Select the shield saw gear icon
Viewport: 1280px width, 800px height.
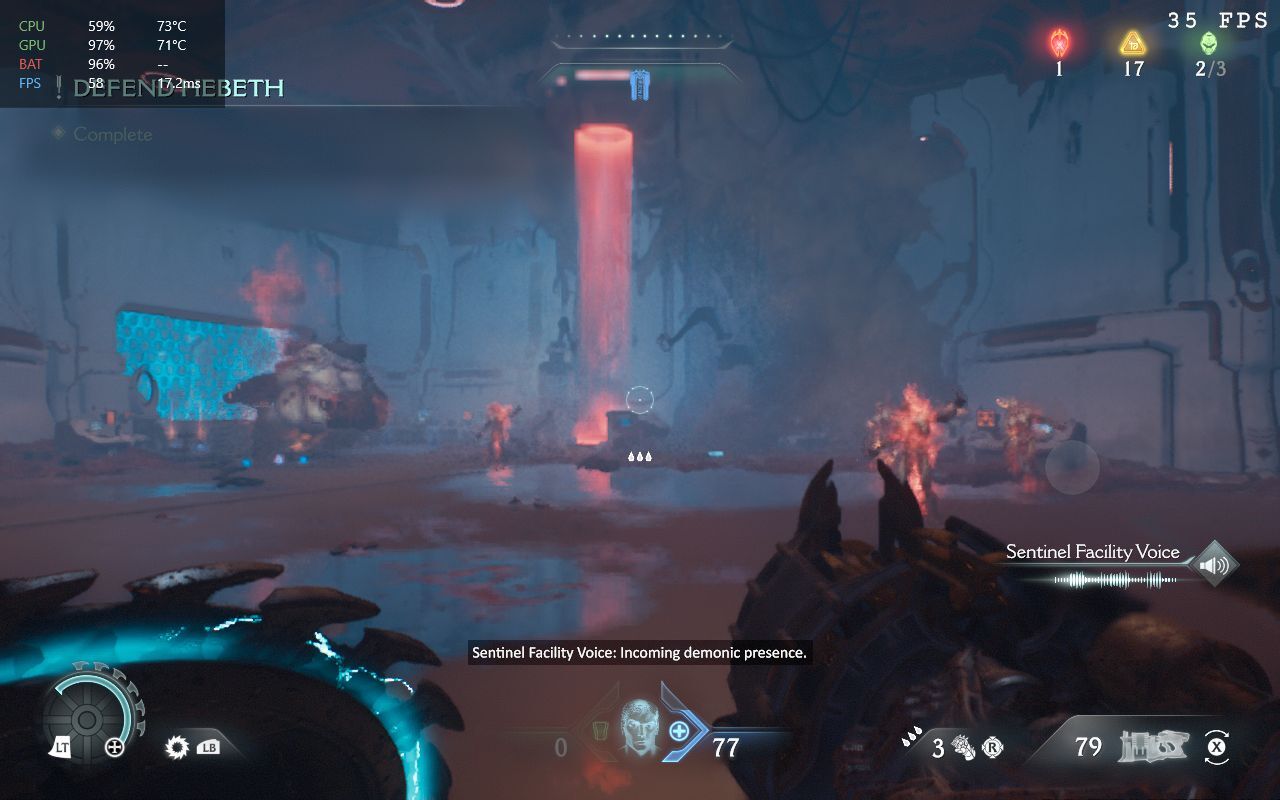178,746
